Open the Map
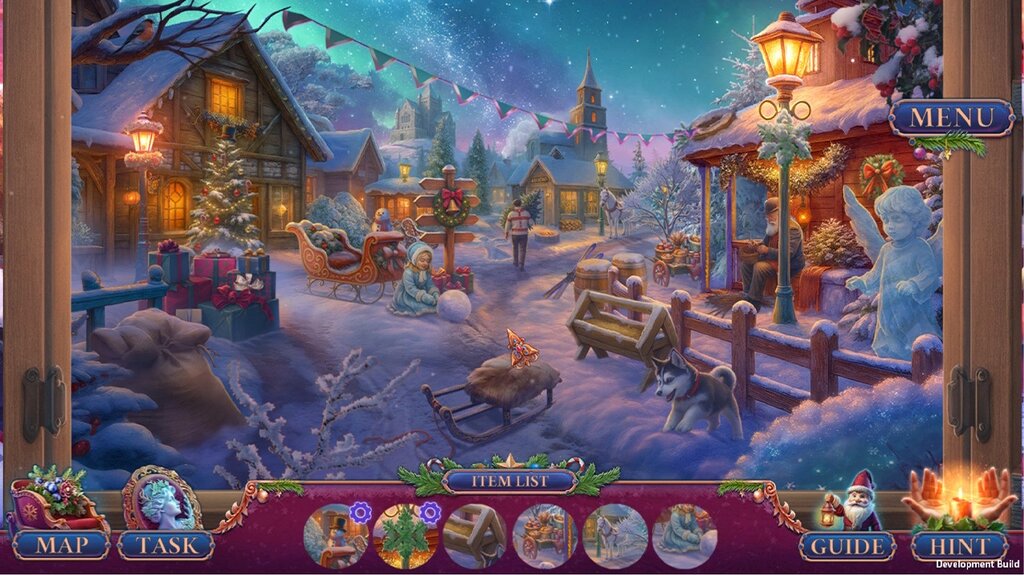This screenshot has width=1024, height=575. tap(59, 546)
